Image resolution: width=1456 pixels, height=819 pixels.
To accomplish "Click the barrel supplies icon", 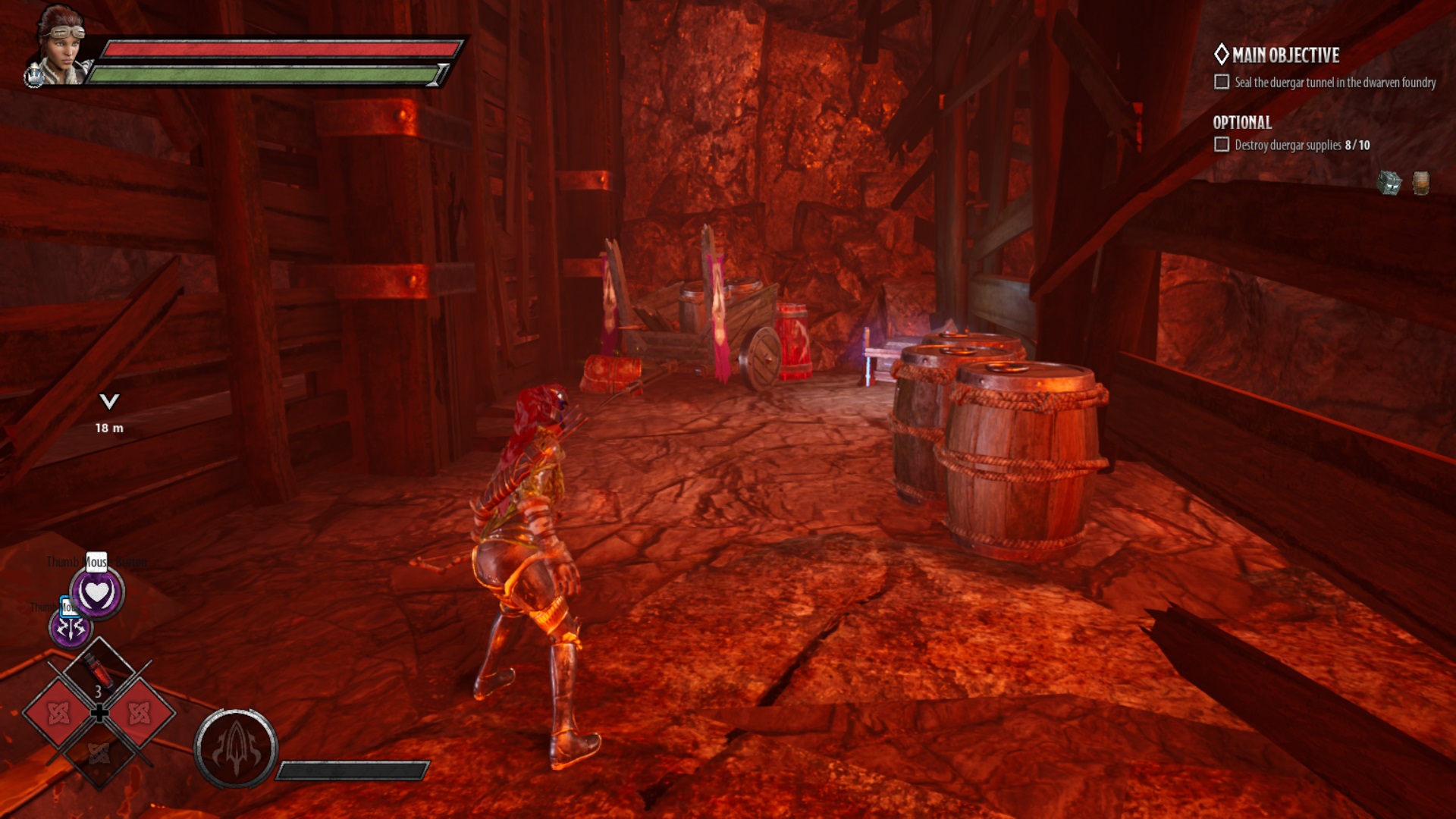I will tap(1421, 184).
